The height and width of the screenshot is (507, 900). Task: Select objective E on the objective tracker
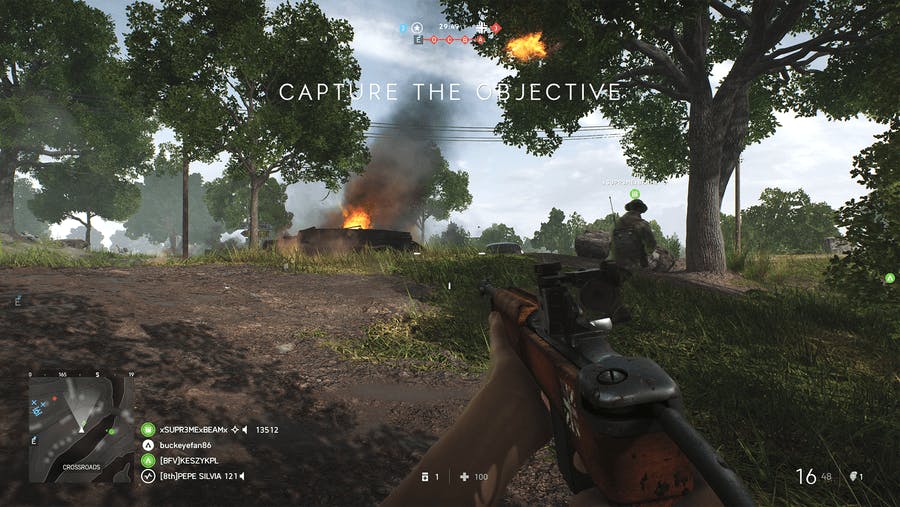419,39
